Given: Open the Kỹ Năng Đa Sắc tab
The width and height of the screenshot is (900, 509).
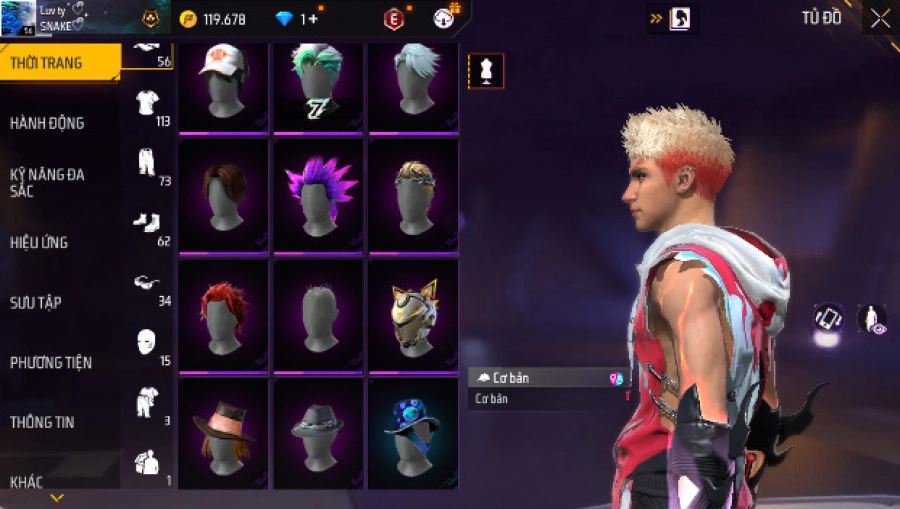Looking at the screenshot, I should tap(47, 182).
